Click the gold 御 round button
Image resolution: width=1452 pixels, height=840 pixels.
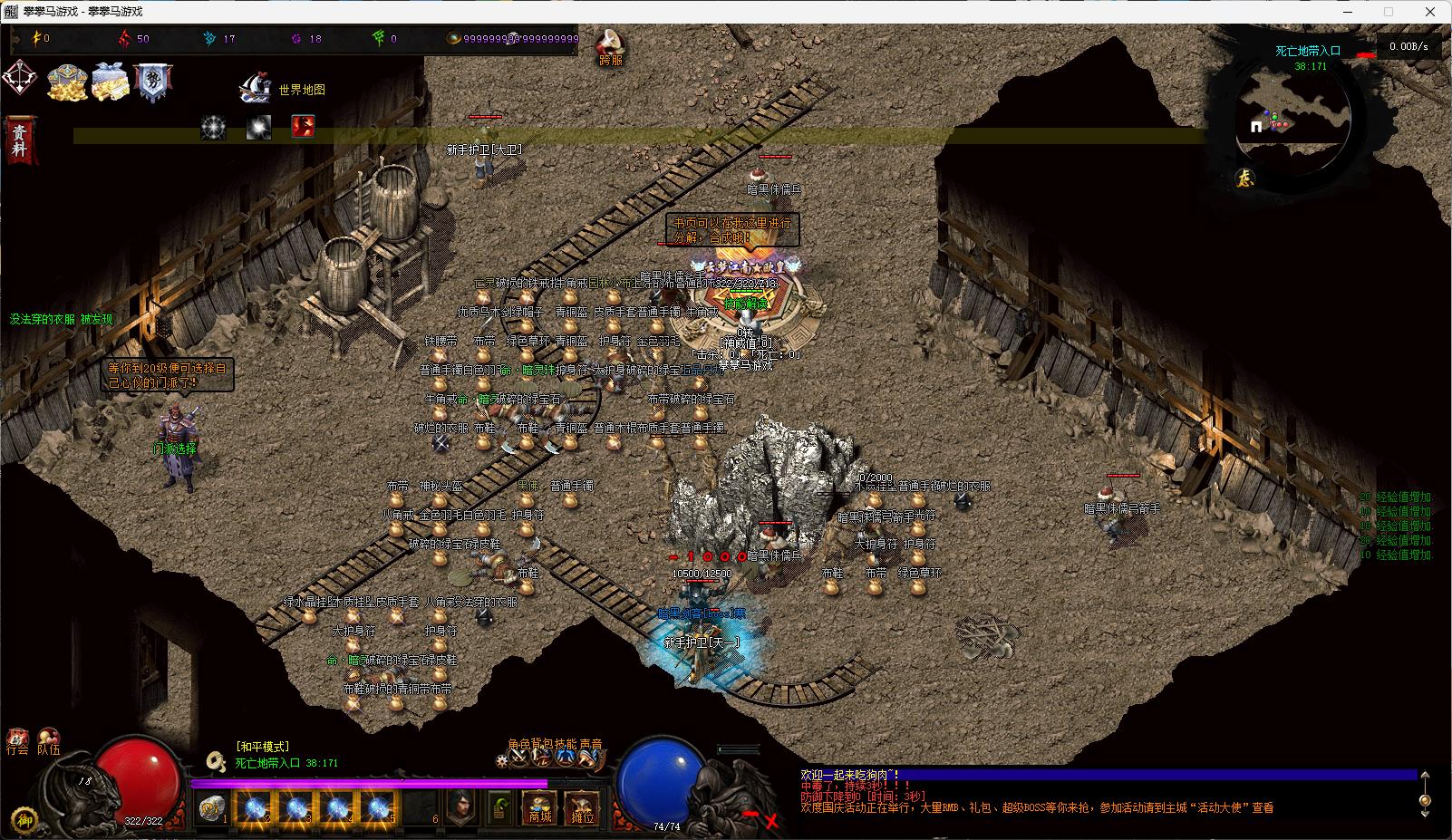(25, 817)
